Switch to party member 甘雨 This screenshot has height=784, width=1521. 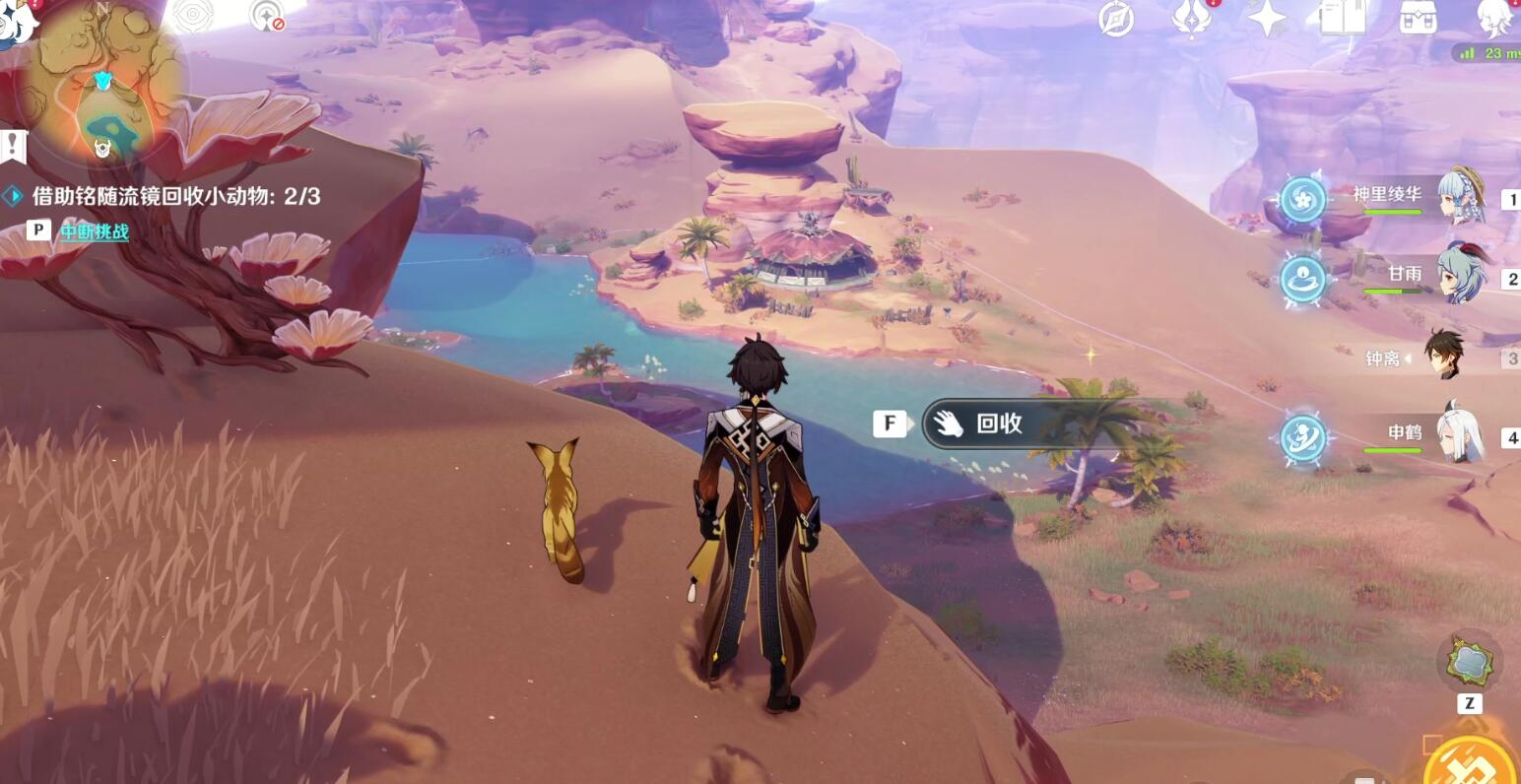point(1405,274)
